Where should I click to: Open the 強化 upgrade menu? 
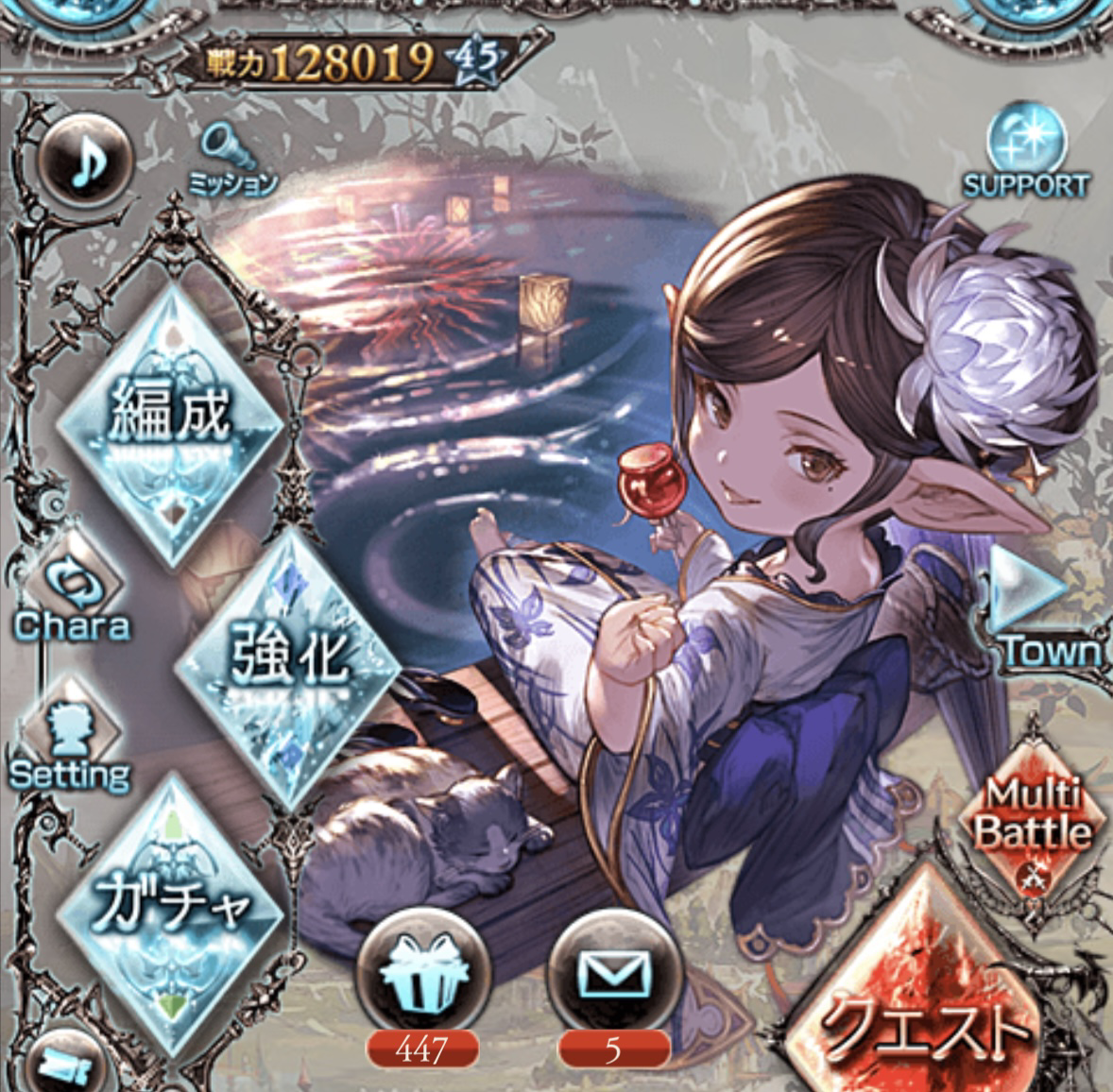coord(289,661)
